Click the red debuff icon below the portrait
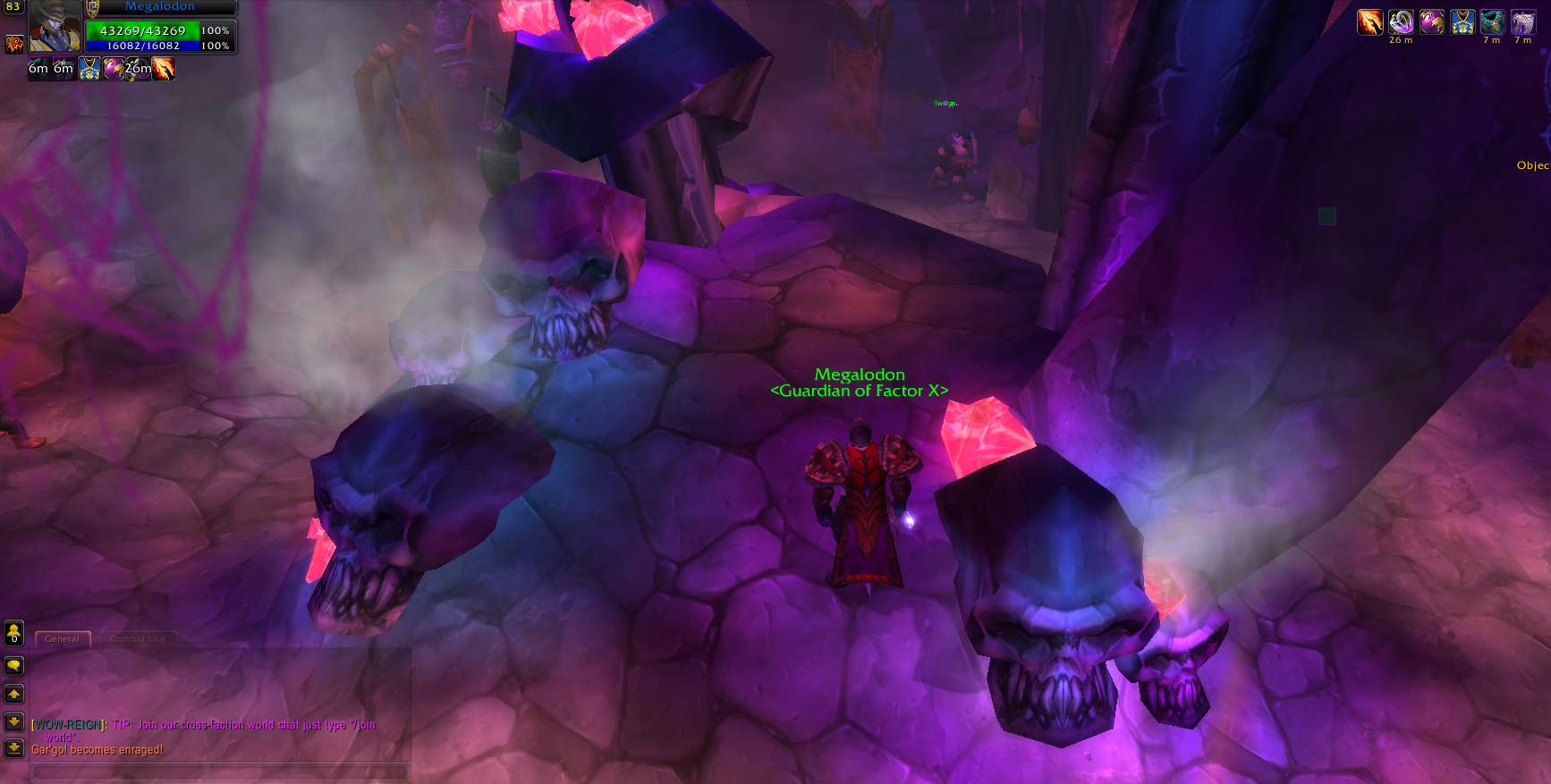Viewport: 1551px width, 784px height. click(13, 43)
